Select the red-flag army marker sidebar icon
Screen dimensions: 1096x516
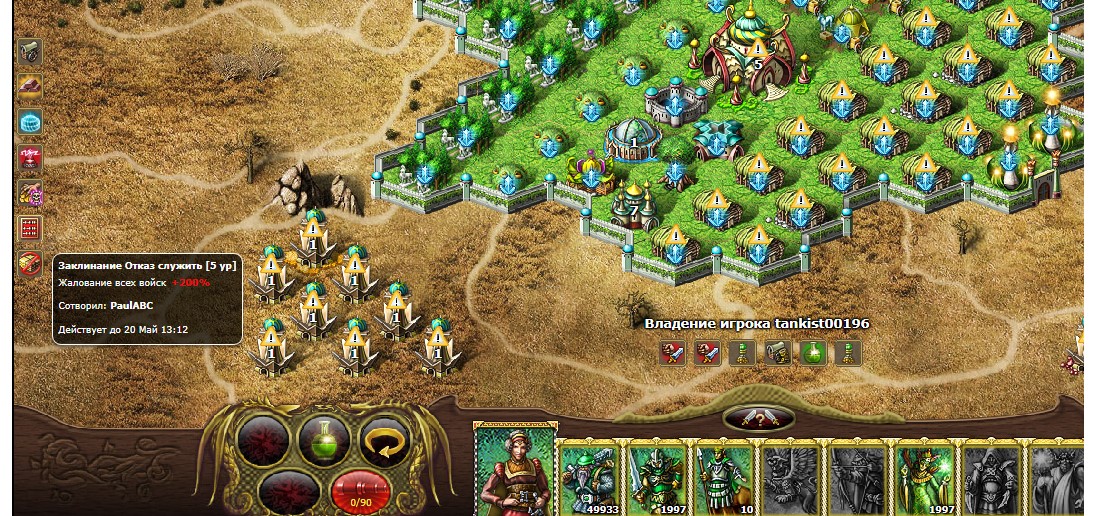point(30,157)
